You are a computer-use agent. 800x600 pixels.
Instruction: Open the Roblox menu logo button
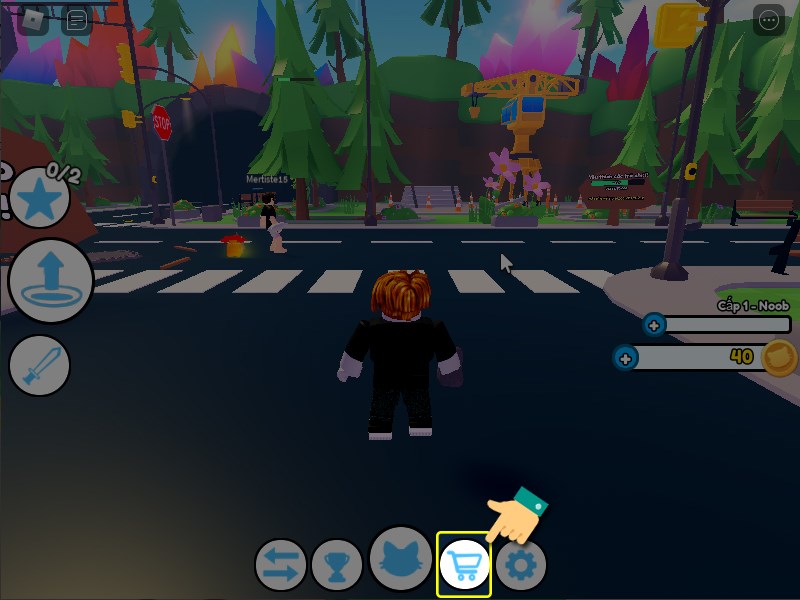tap(35, 20)
